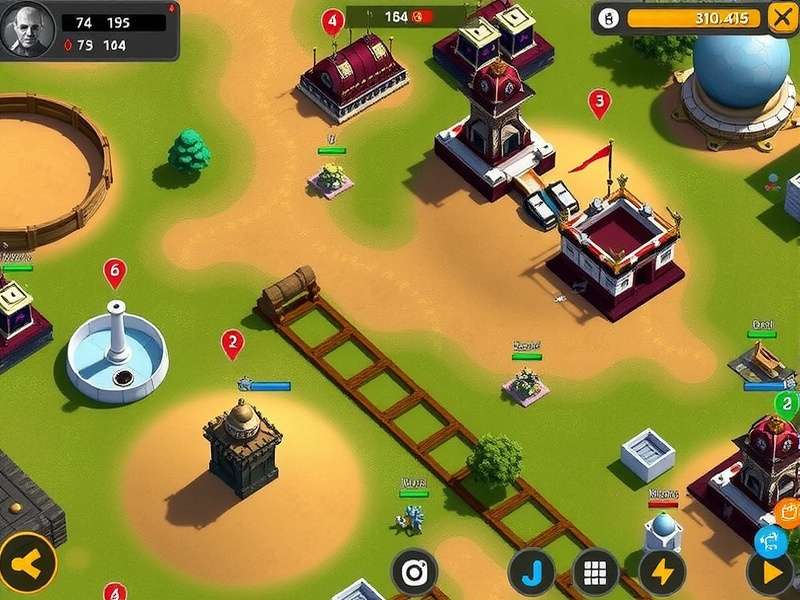Image resolution: width=800 pixels, height=600 pixels.
Task: Take a screenshot with the camera button
Action: pyautogui.click(x=414, y=572)
